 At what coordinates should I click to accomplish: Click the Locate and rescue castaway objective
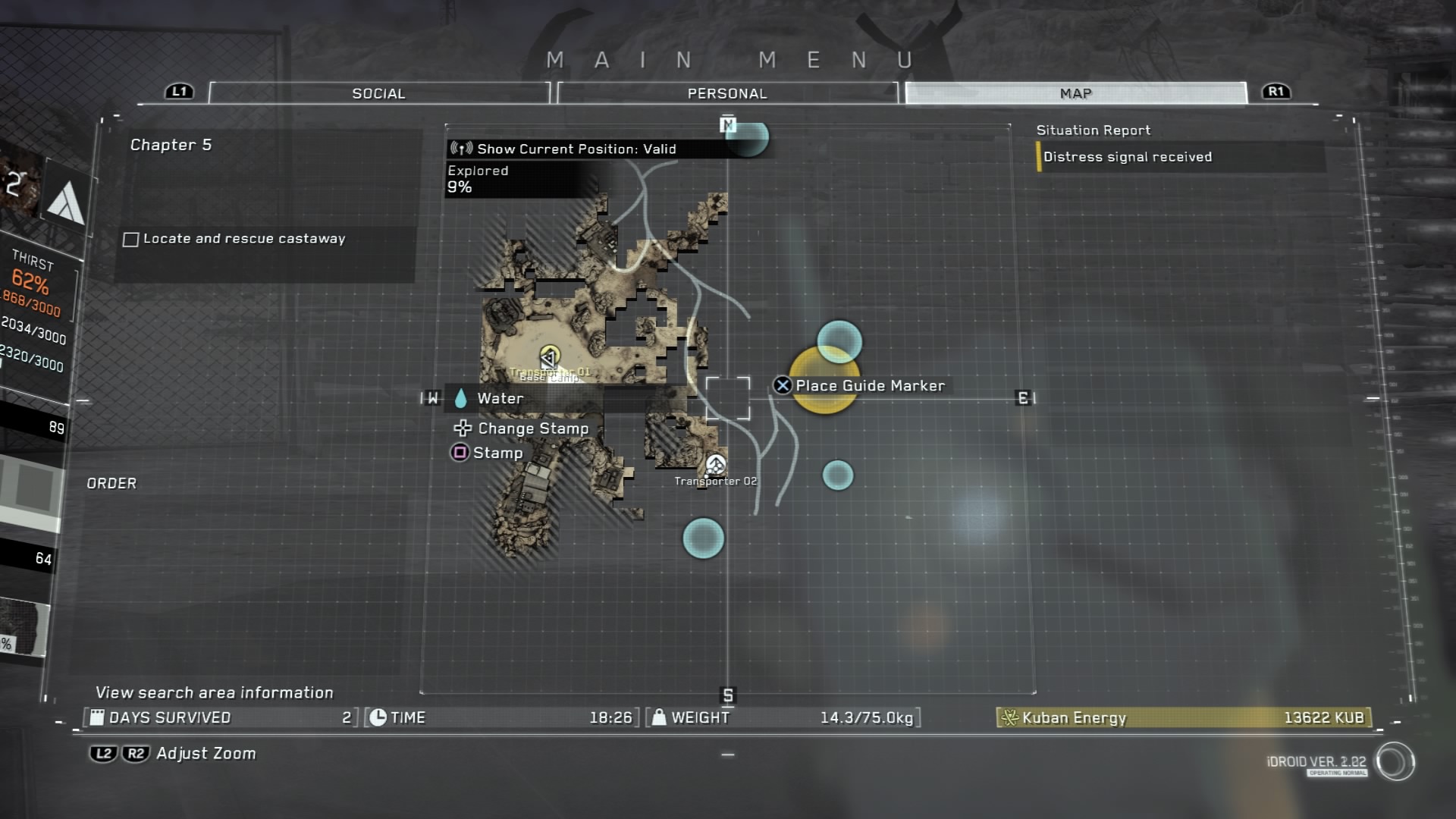pyautogui.click(x=243, y=239)
